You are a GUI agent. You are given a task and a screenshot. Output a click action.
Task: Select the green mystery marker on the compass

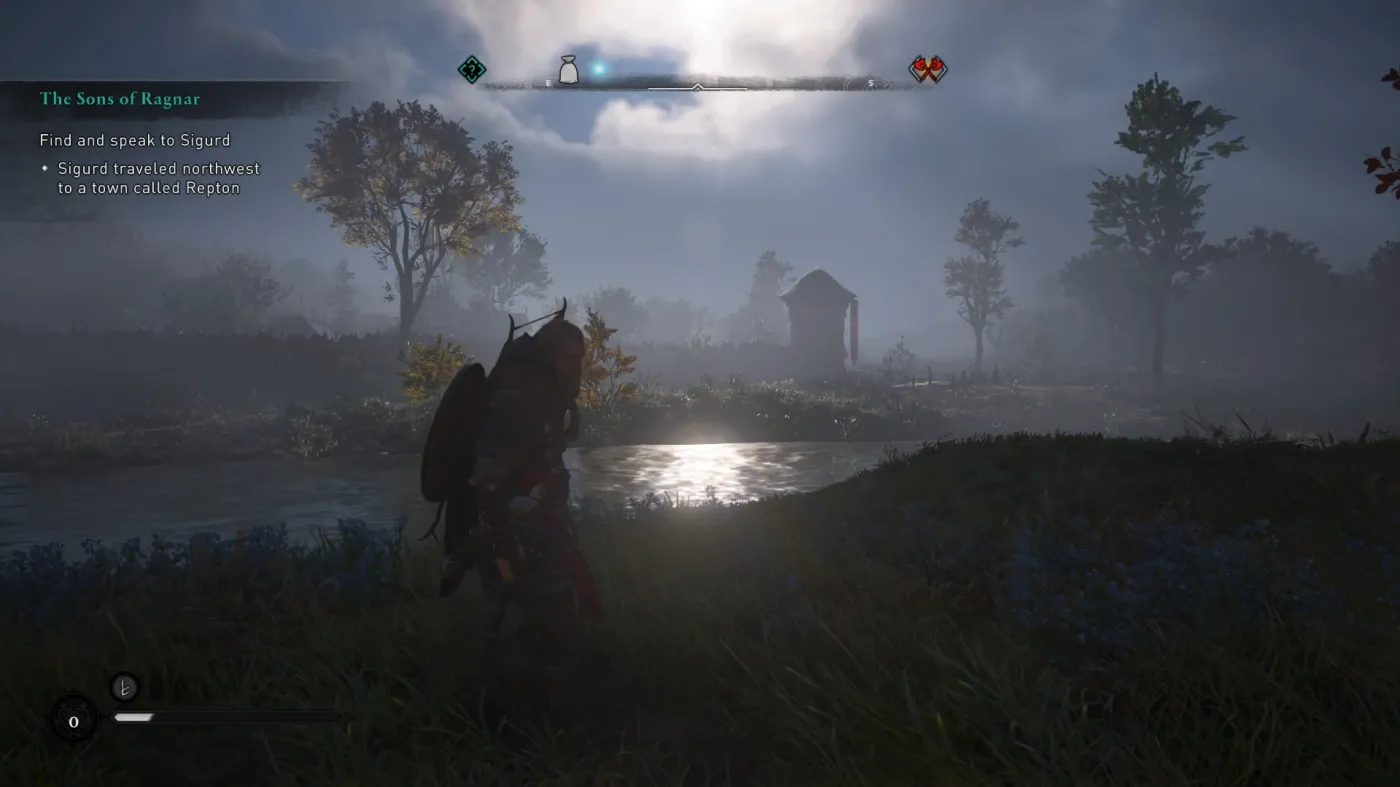point(470,70)
